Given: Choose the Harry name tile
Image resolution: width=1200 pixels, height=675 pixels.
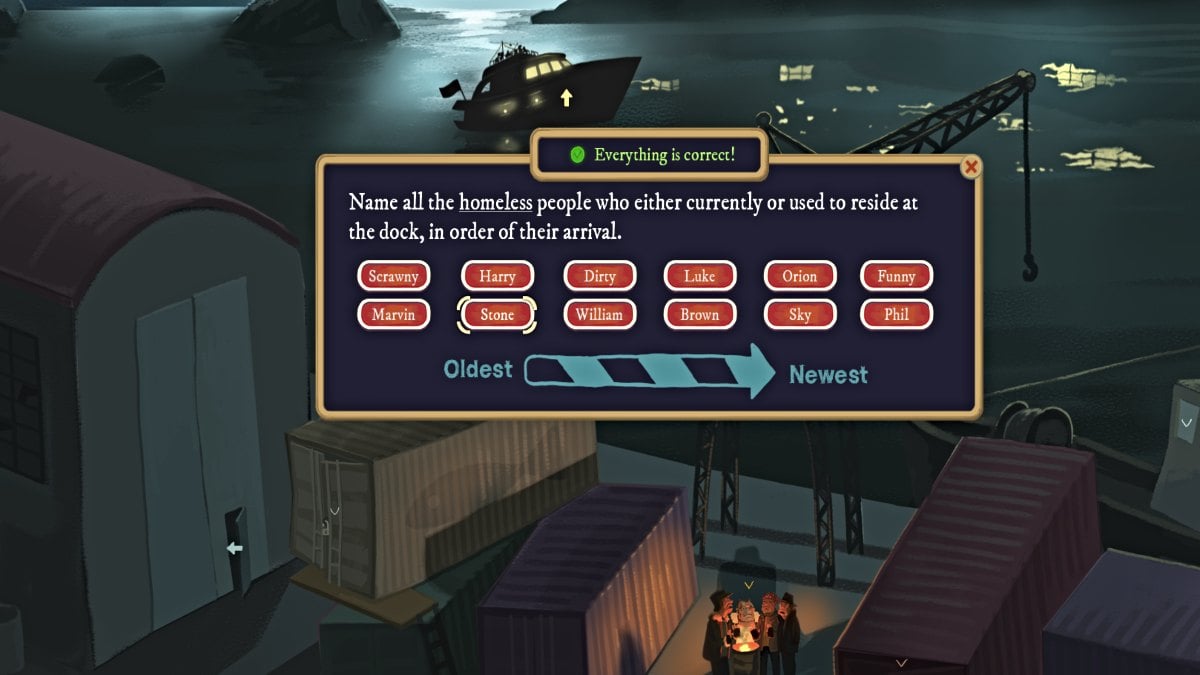Looking at the screenshot, I should [497, 276].
